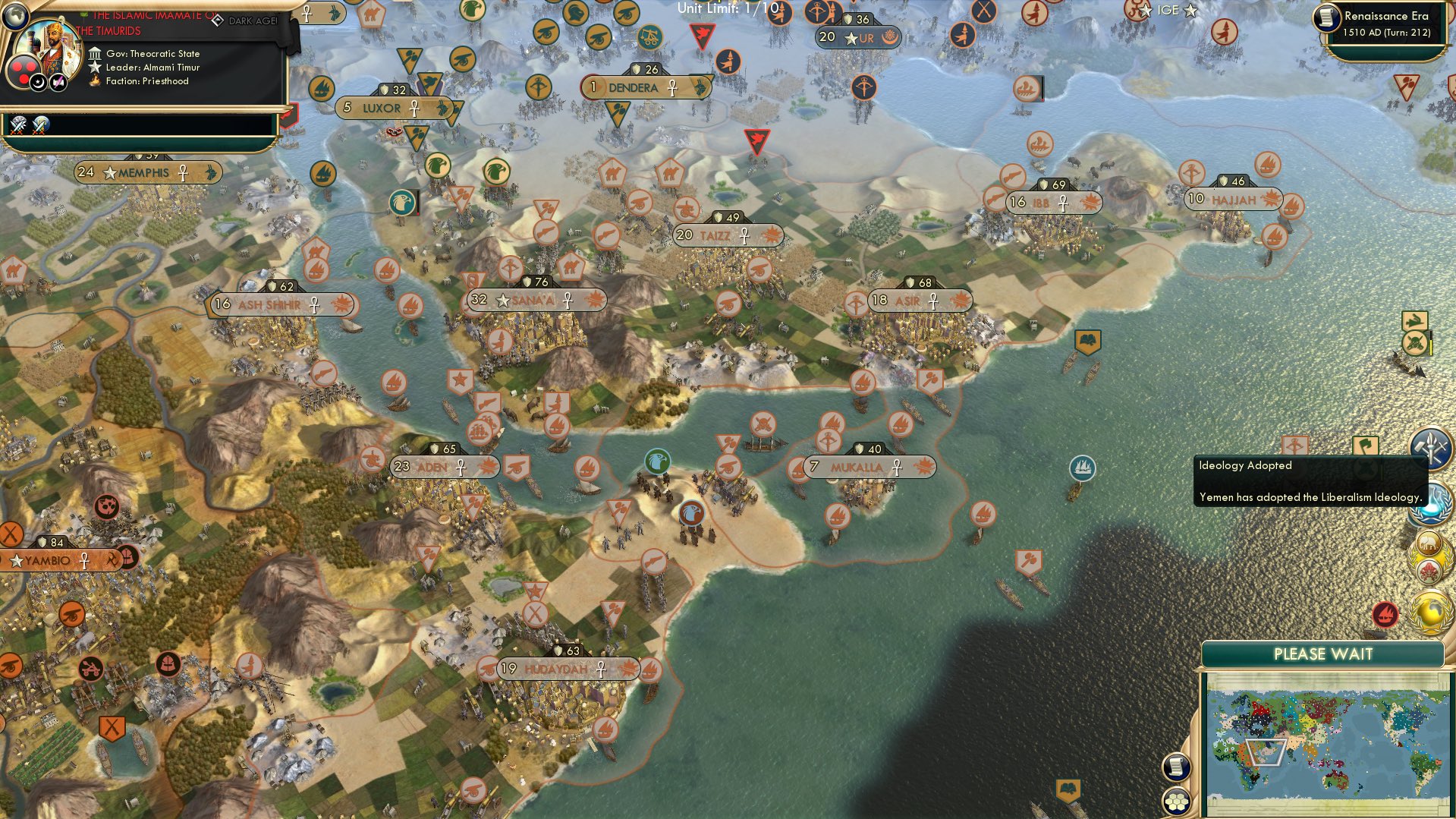Click the red diplomacy status dots circle
The width and height of the screenshot is (1456, 819).
pyautogui.click(x=24, y=70)
